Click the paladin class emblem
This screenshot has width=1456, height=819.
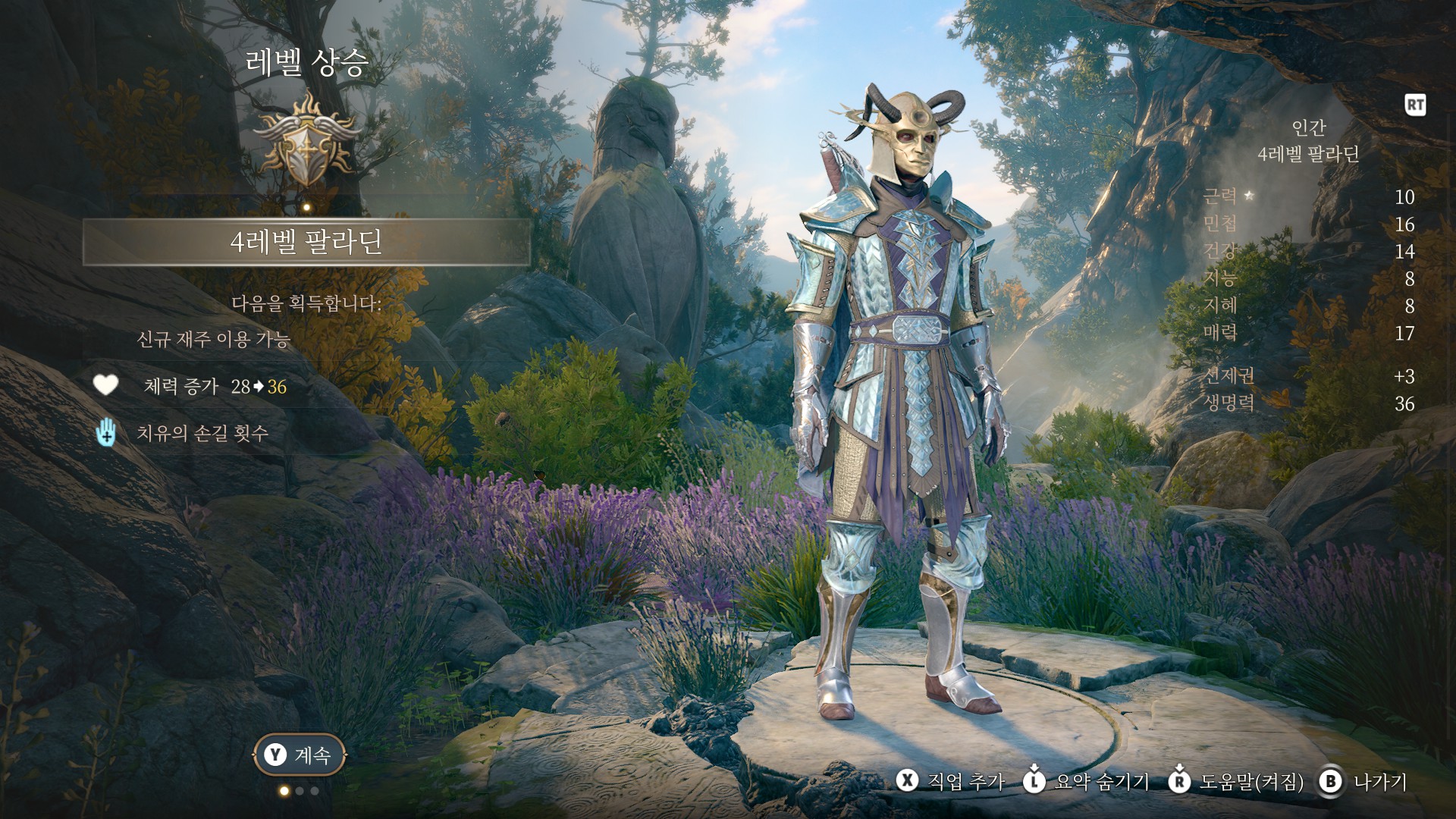coord(306,141)
